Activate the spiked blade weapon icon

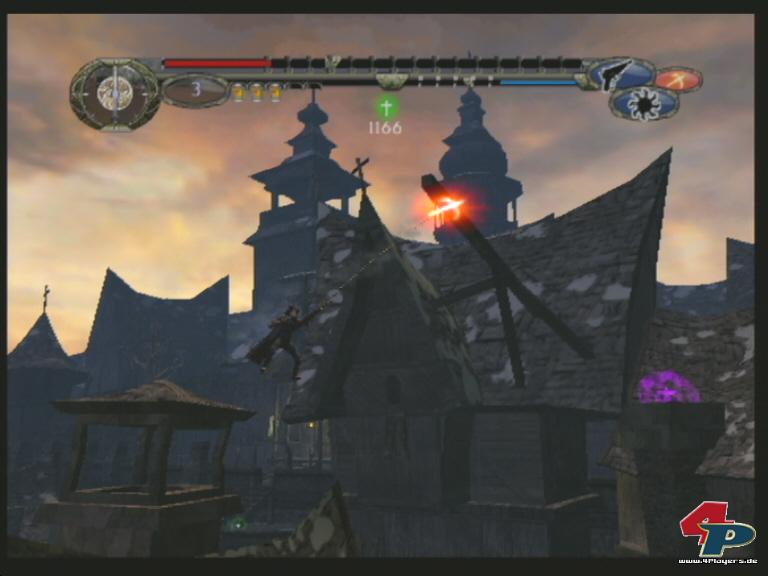tap(643, 103)
